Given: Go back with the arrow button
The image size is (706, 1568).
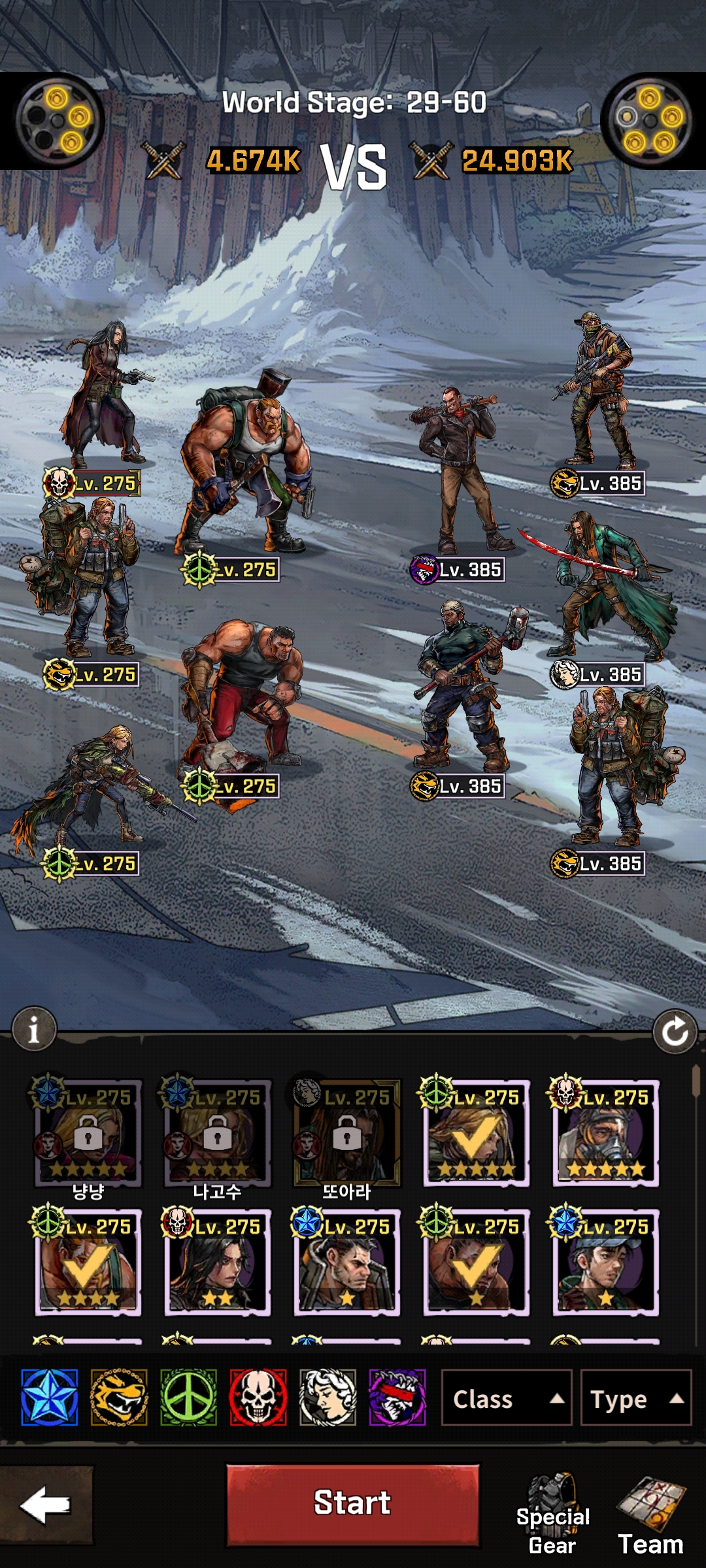Looking at the screenshot, I should (x=46, y=1505).
